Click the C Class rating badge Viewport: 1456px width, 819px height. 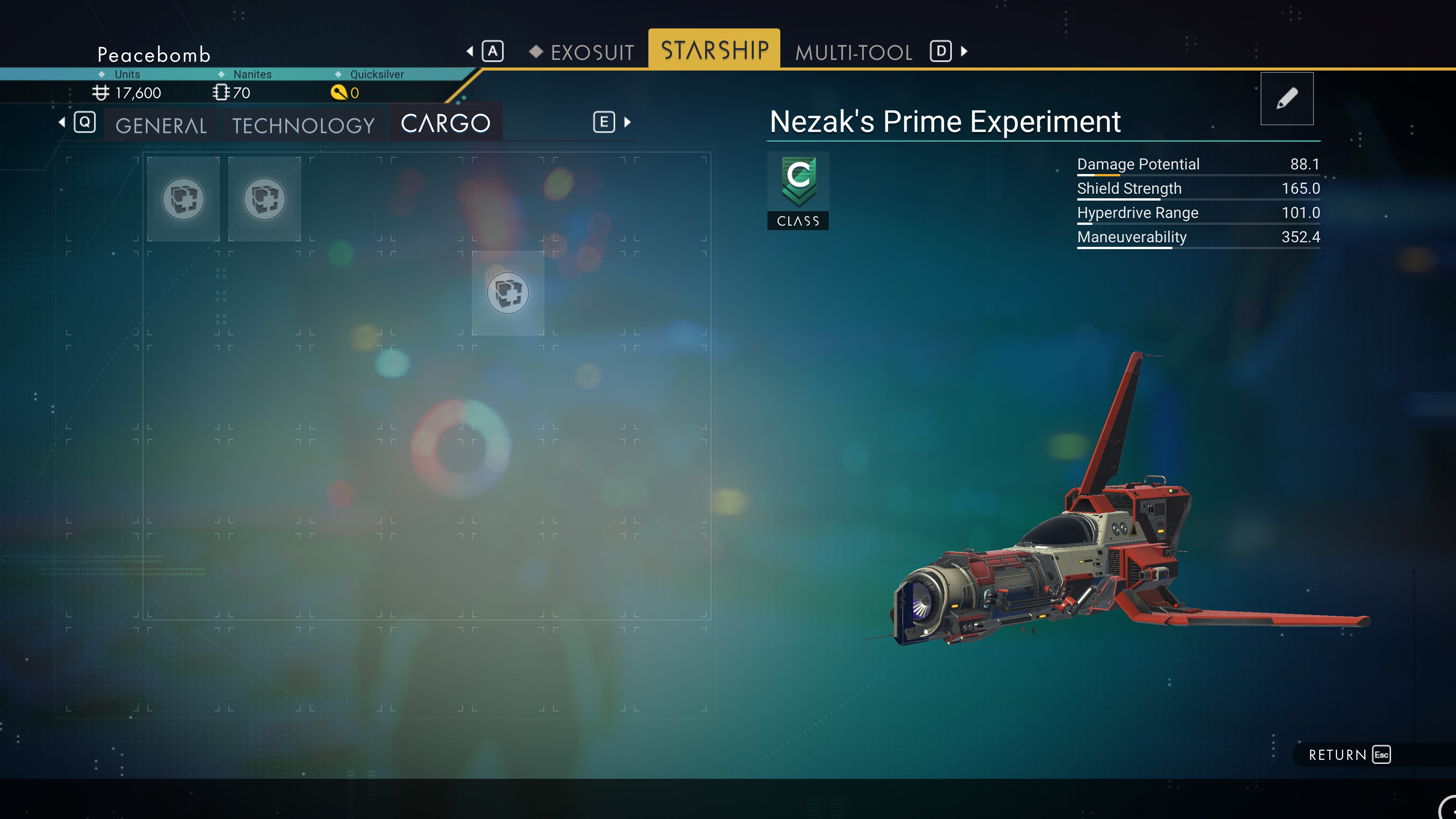(798, 190)
